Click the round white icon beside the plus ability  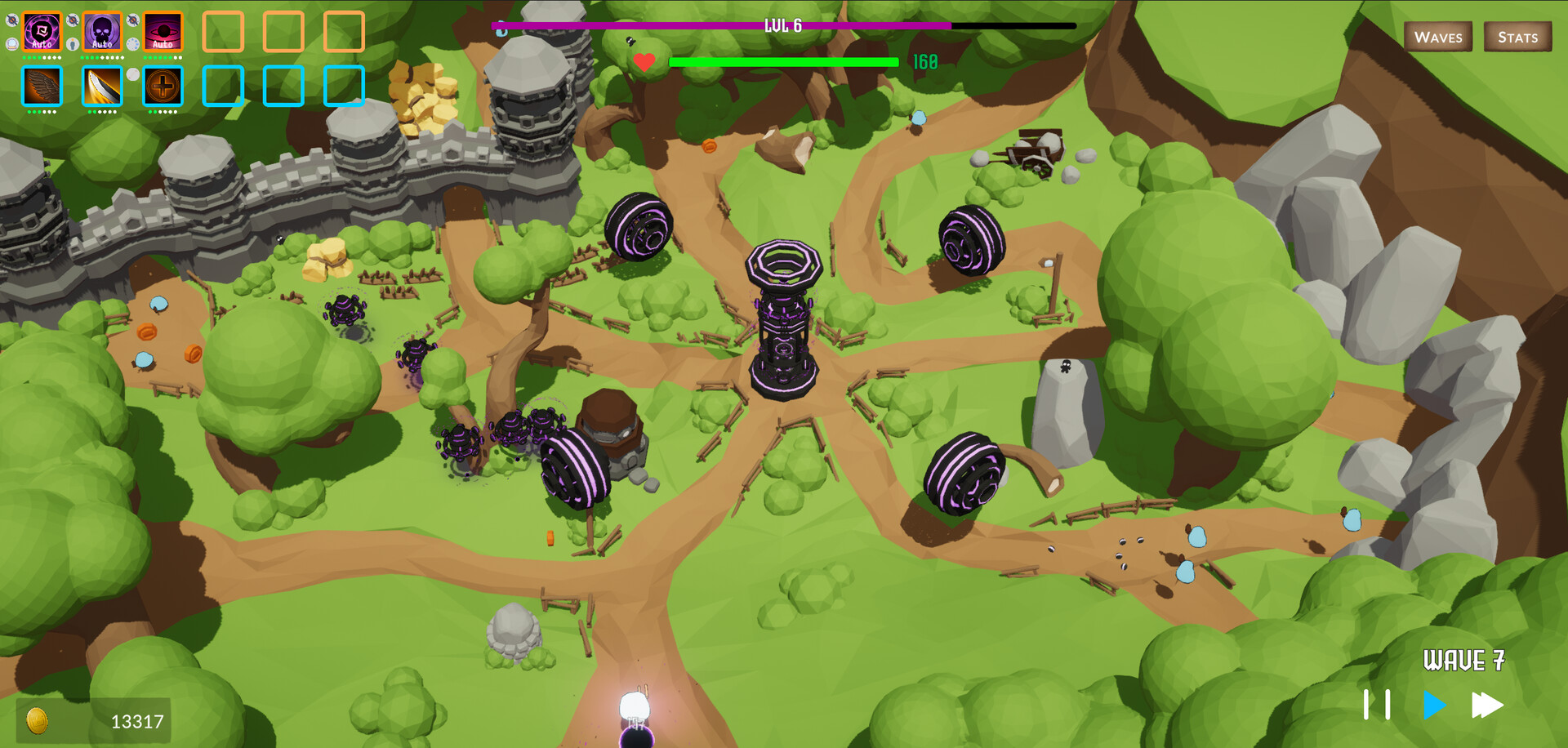point(133,74)
